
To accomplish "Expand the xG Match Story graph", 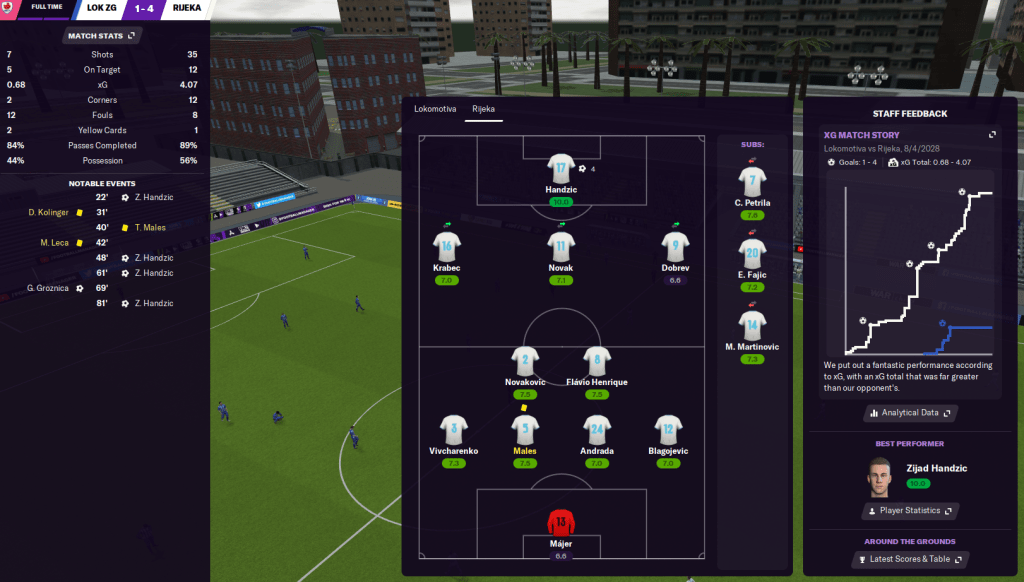I will coord(992,135).
